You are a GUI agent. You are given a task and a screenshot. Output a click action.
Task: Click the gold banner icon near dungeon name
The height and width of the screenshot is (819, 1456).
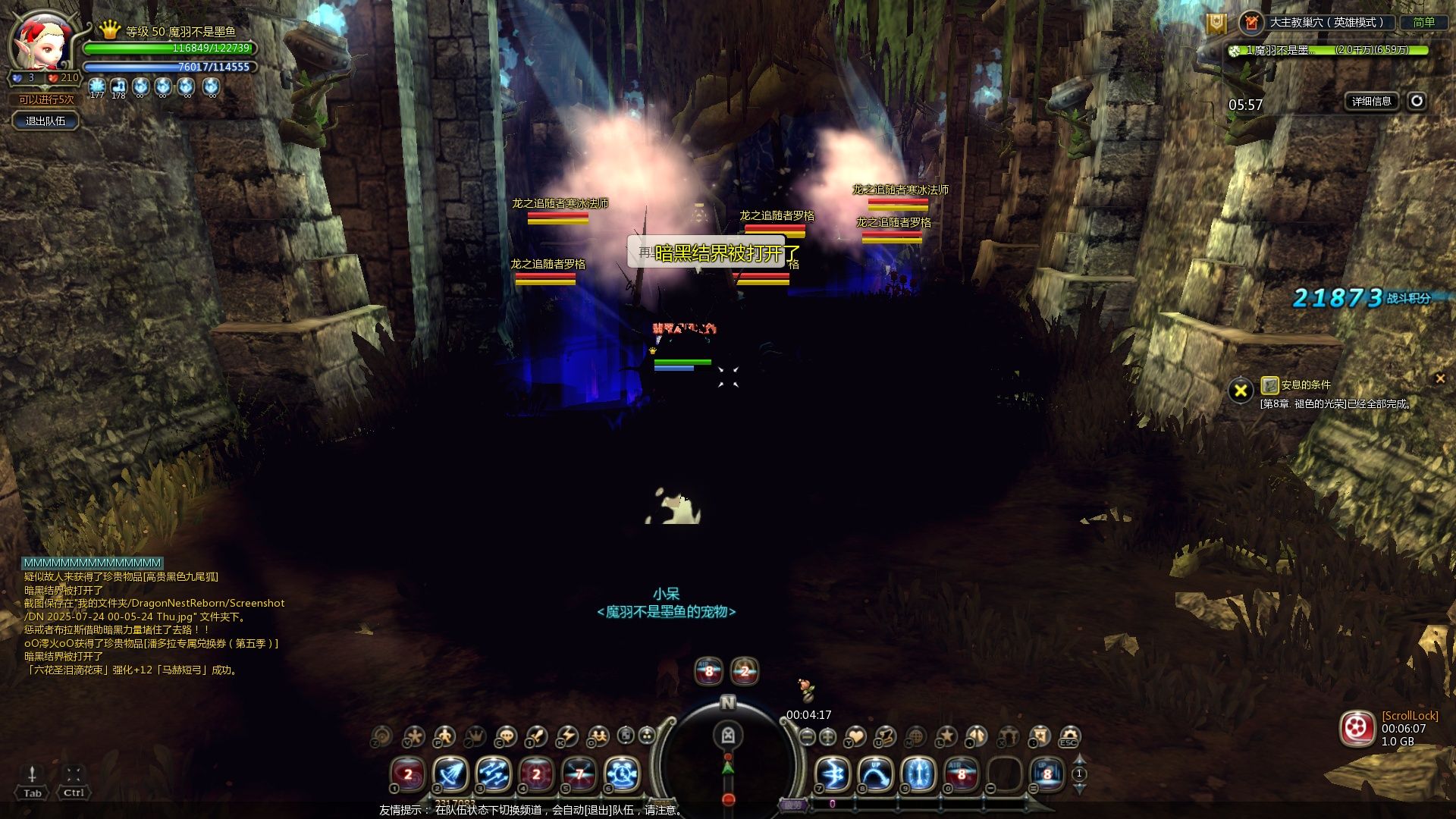pos(1216,24)
